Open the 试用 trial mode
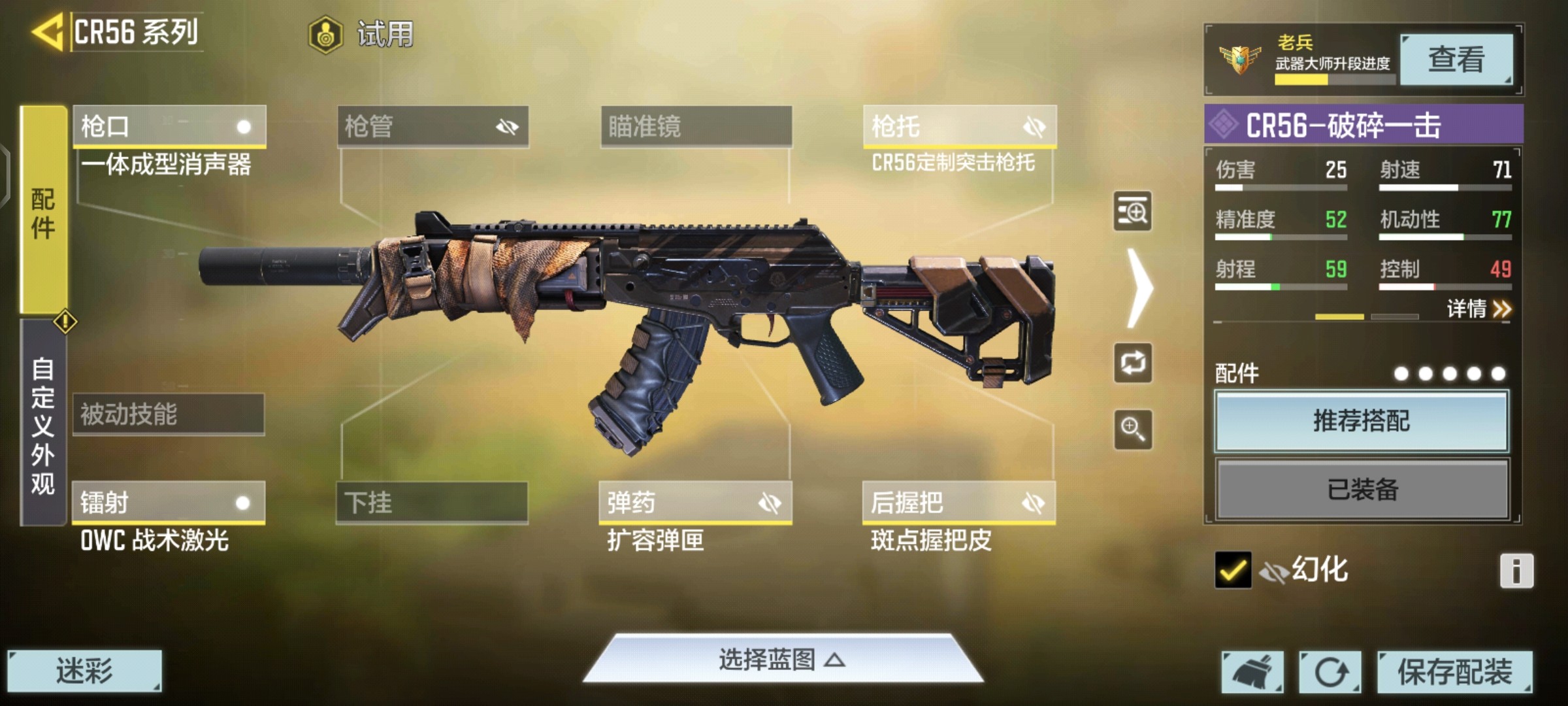 361,34
